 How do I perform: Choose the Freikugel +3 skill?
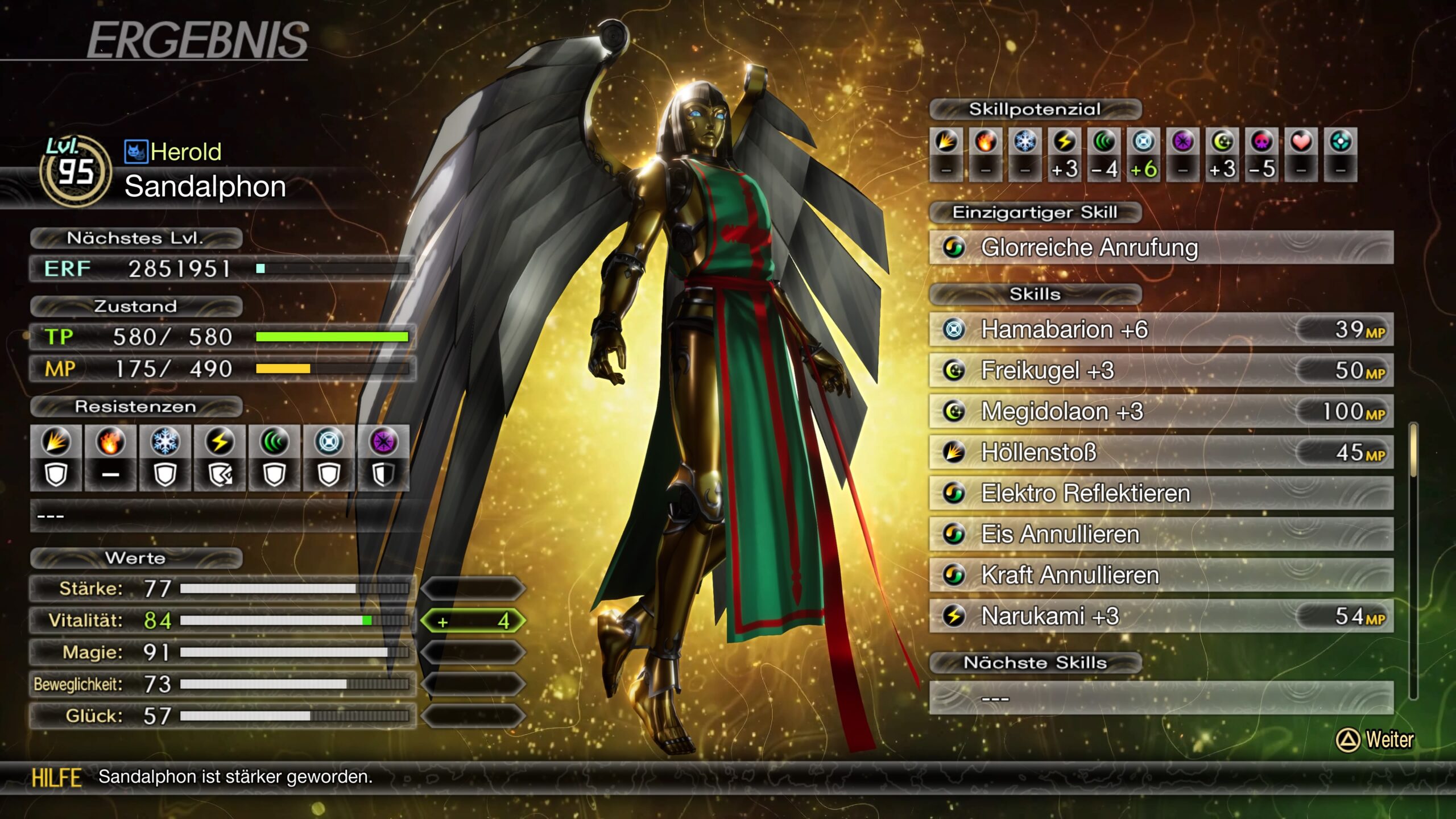point(1160,370)
